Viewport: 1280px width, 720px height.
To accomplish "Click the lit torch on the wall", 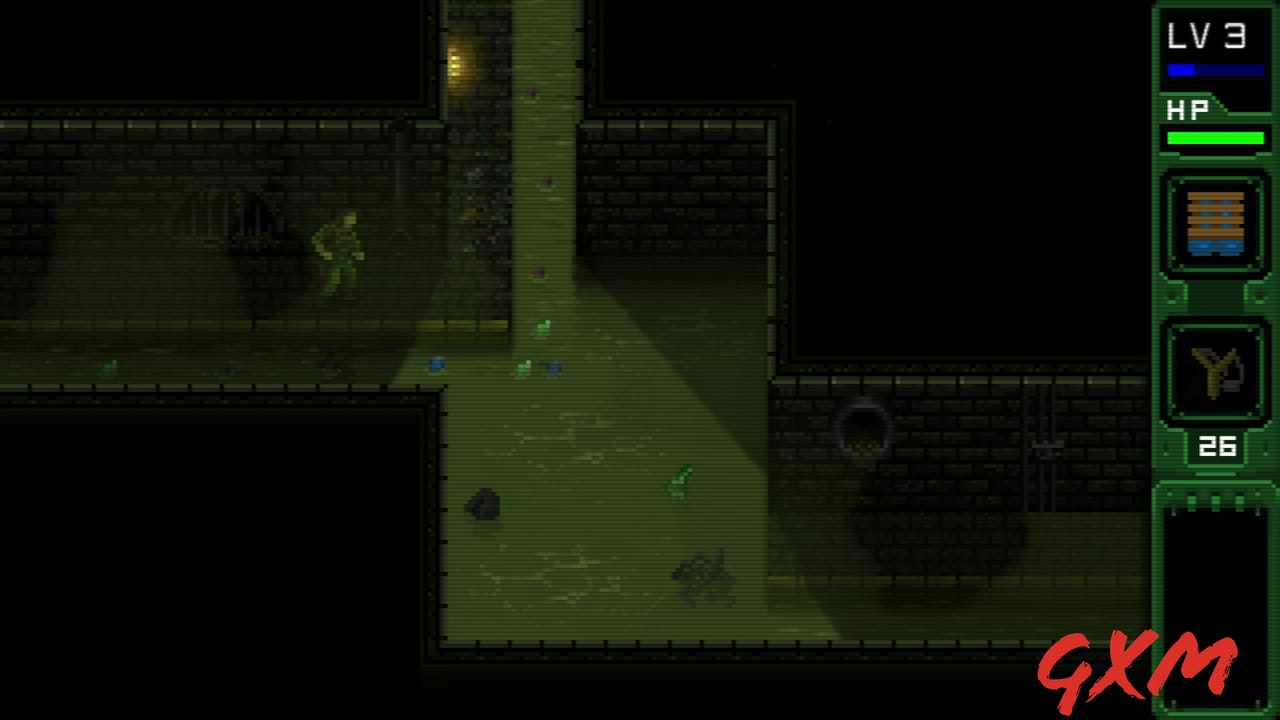I will pos(456,63).
